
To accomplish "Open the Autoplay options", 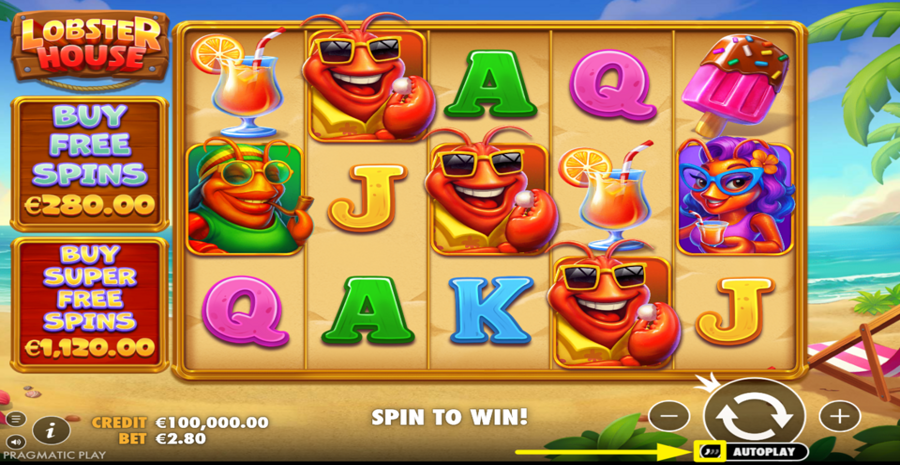I will click(764, 452).
